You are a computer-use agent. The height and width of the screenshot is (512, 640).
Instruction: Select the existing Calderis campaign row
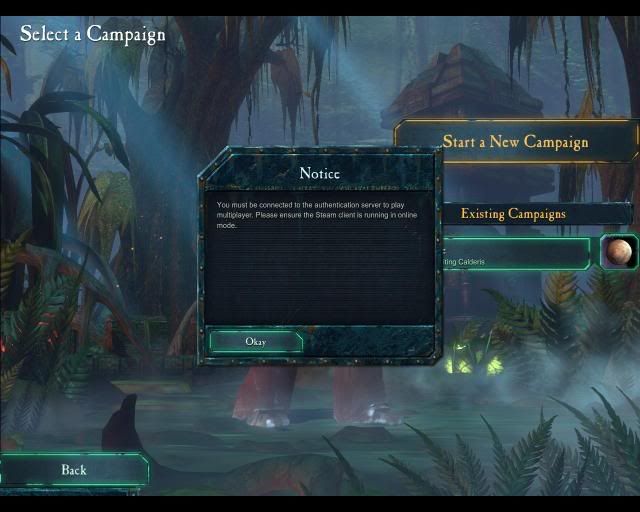click(516, 254)
